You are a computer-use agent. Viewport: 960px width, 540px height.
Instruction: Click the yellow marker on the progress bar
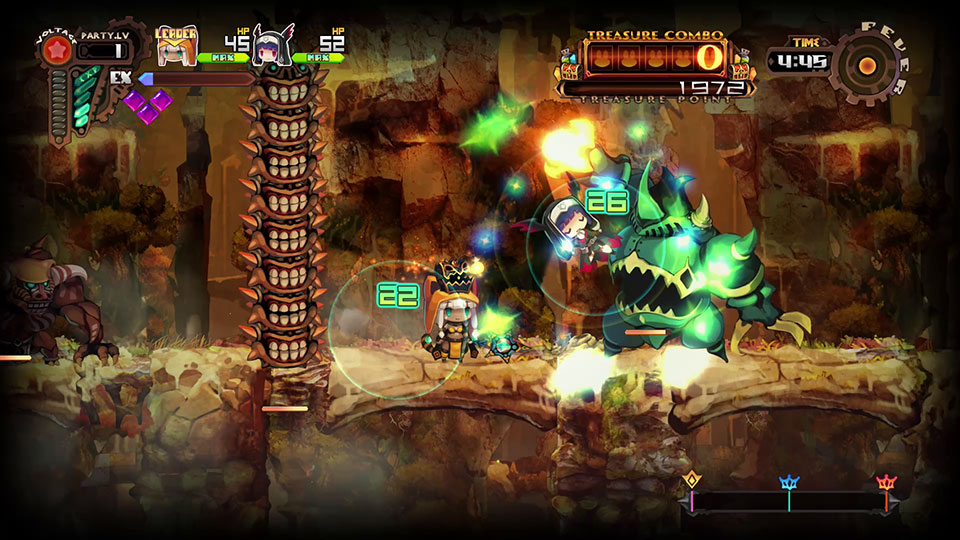[x=691, y=483]
